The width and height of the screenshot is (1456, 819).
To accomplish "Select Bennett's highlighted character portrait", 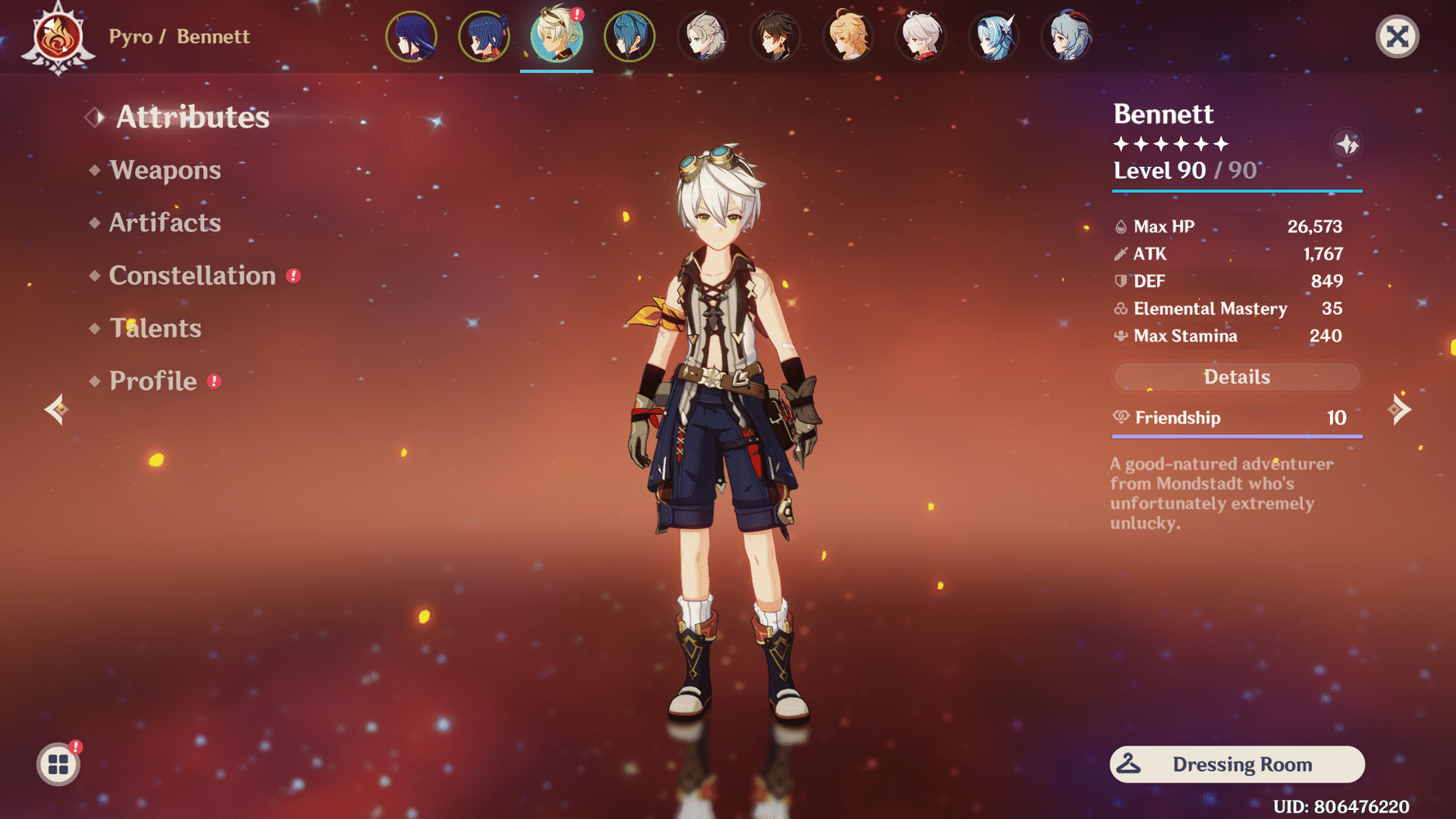I will [x=556, y=36].
